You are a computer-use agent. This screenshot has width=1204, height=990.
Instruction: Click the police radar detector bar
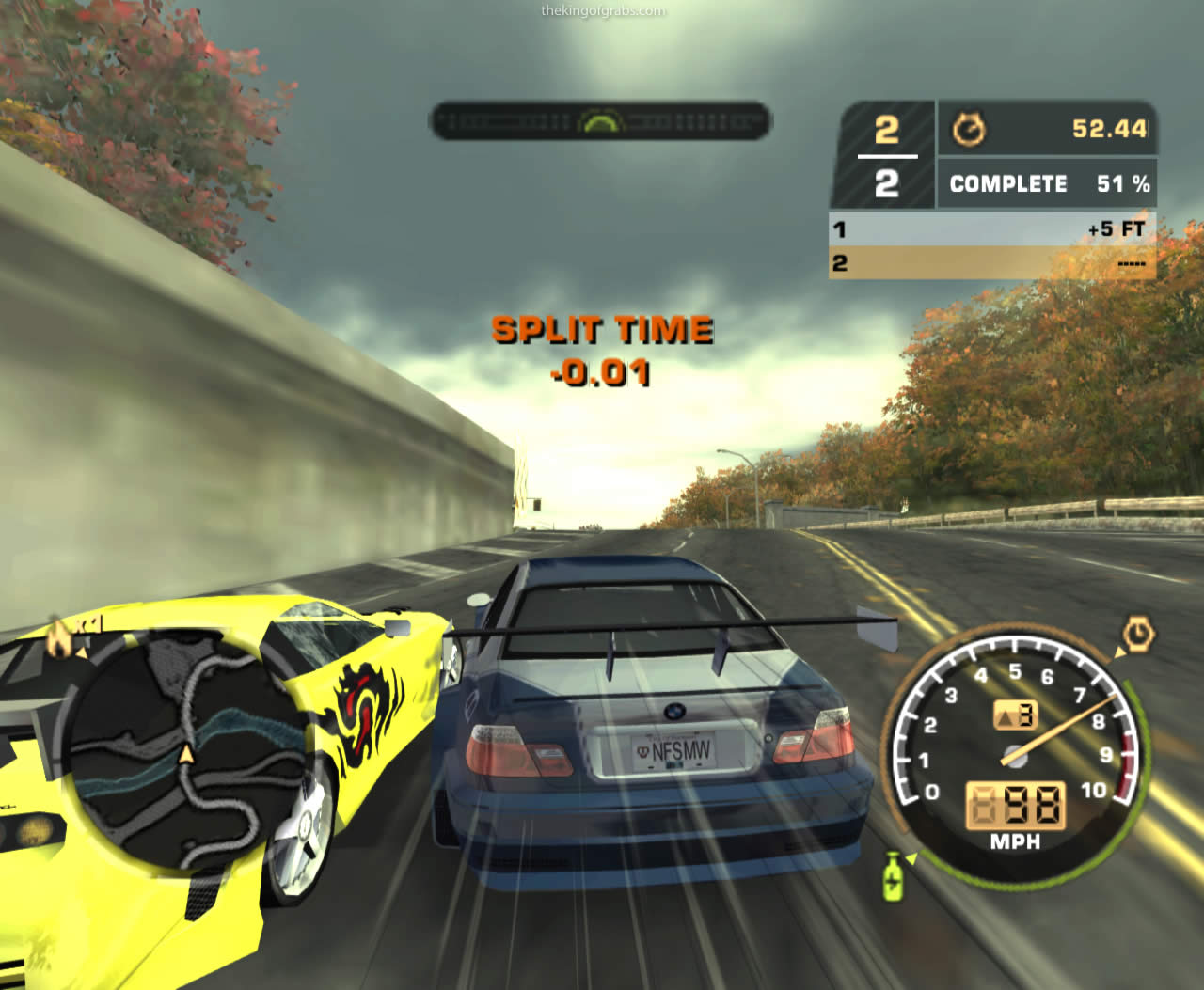tap(600, 121)
